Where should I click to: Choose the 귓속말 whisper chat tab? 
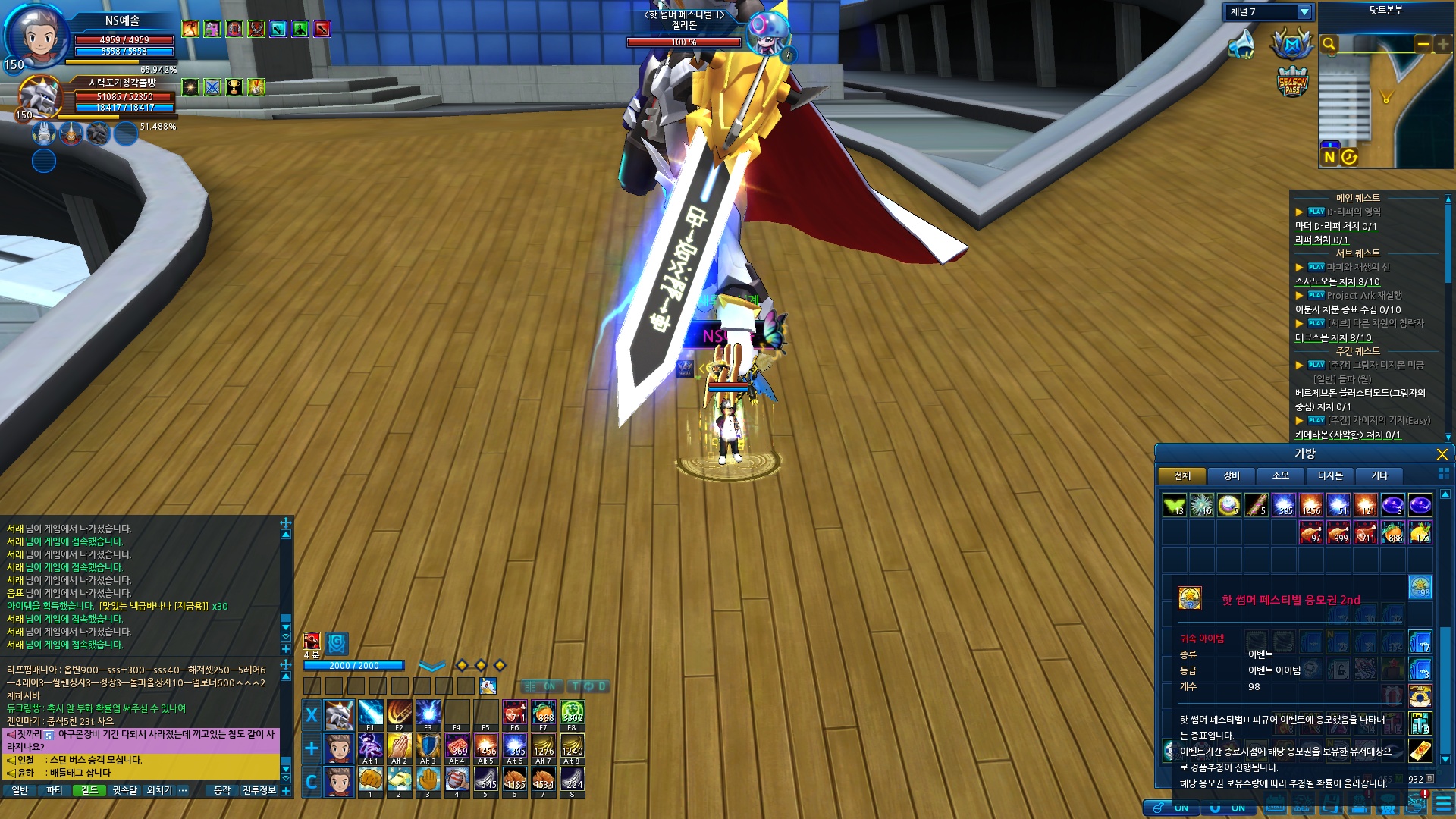(124, 790)
